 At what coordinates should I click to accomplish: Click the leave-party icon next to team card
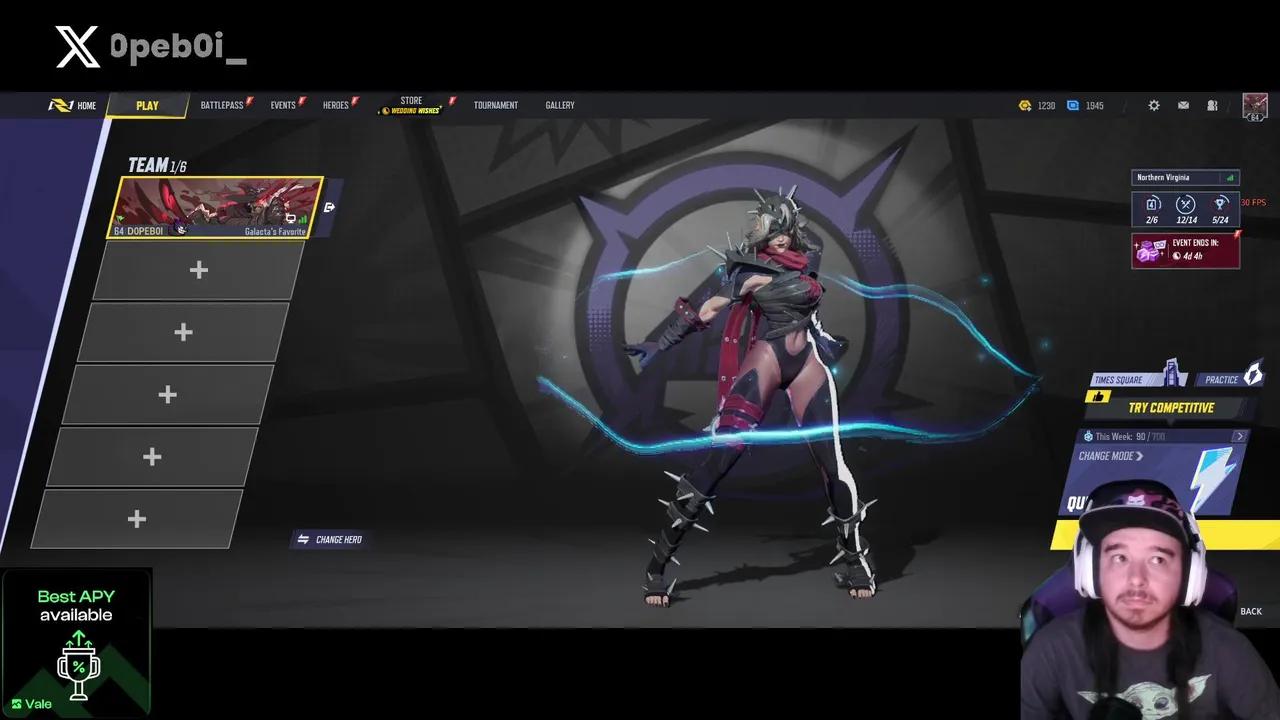[x=330, y=207]
